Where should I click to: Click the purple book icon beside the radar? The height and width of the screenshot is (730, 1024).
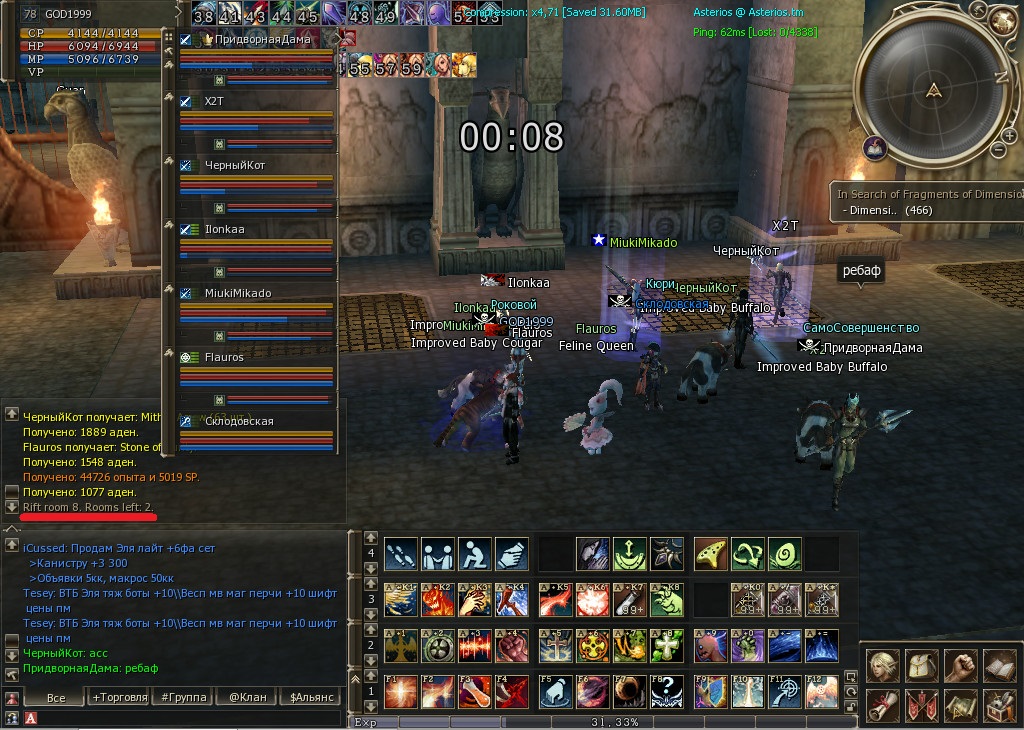click(x=875, y=148)
